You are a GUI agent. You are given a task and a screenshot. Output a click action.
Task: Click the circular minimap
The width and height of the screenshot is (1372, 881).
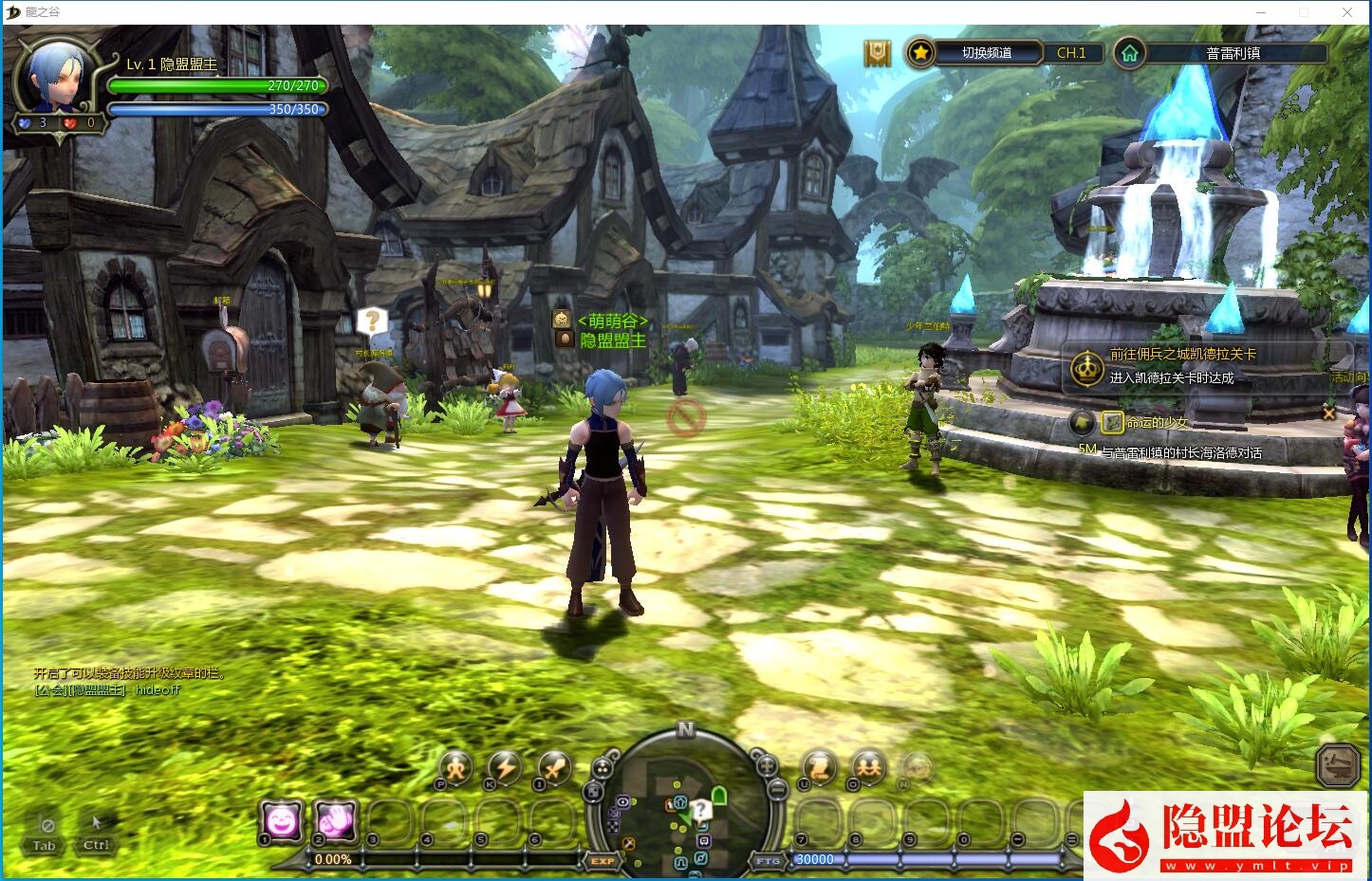[685, 806]
